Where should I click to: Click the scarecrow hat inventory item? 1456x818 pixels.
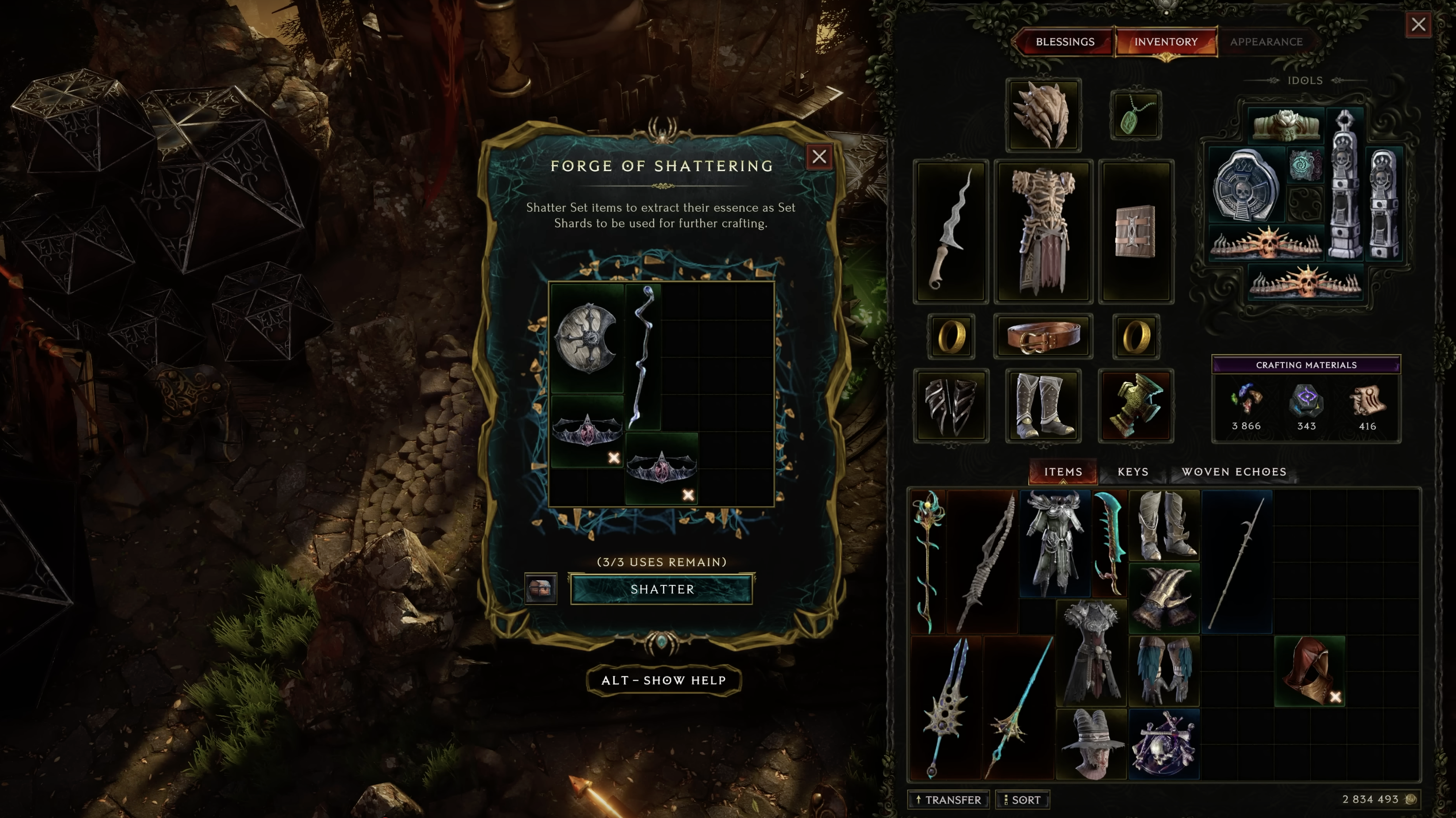(x=1091, y=744)
